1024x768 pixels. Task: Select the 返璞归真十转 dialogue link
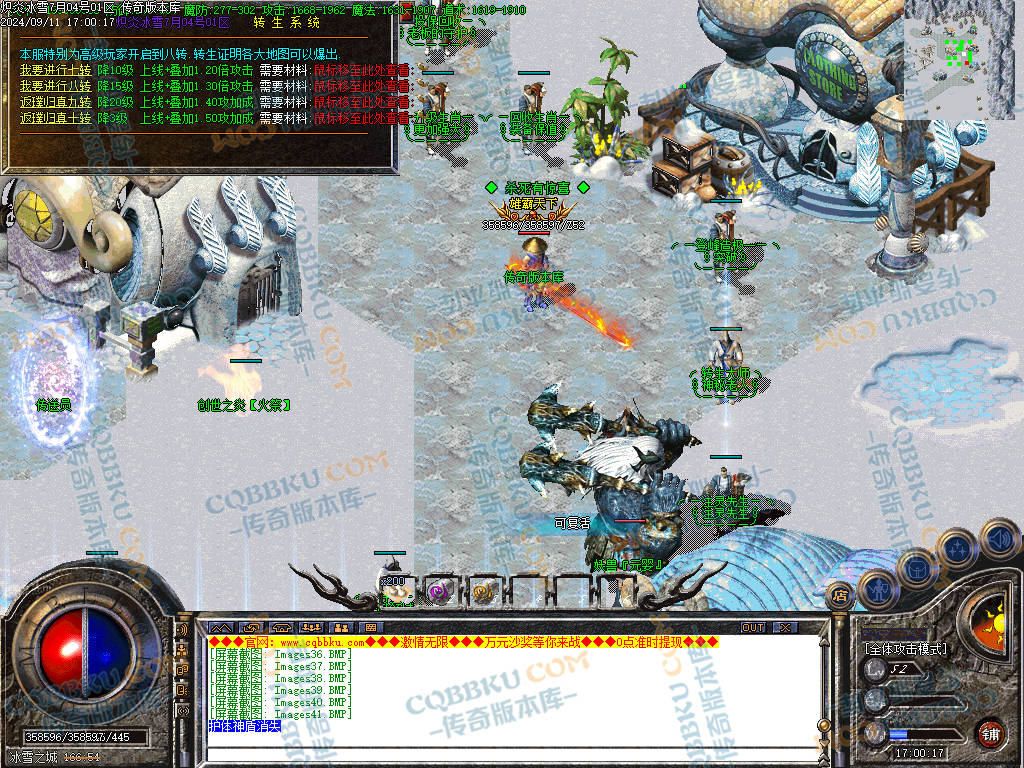click(55, 118)
